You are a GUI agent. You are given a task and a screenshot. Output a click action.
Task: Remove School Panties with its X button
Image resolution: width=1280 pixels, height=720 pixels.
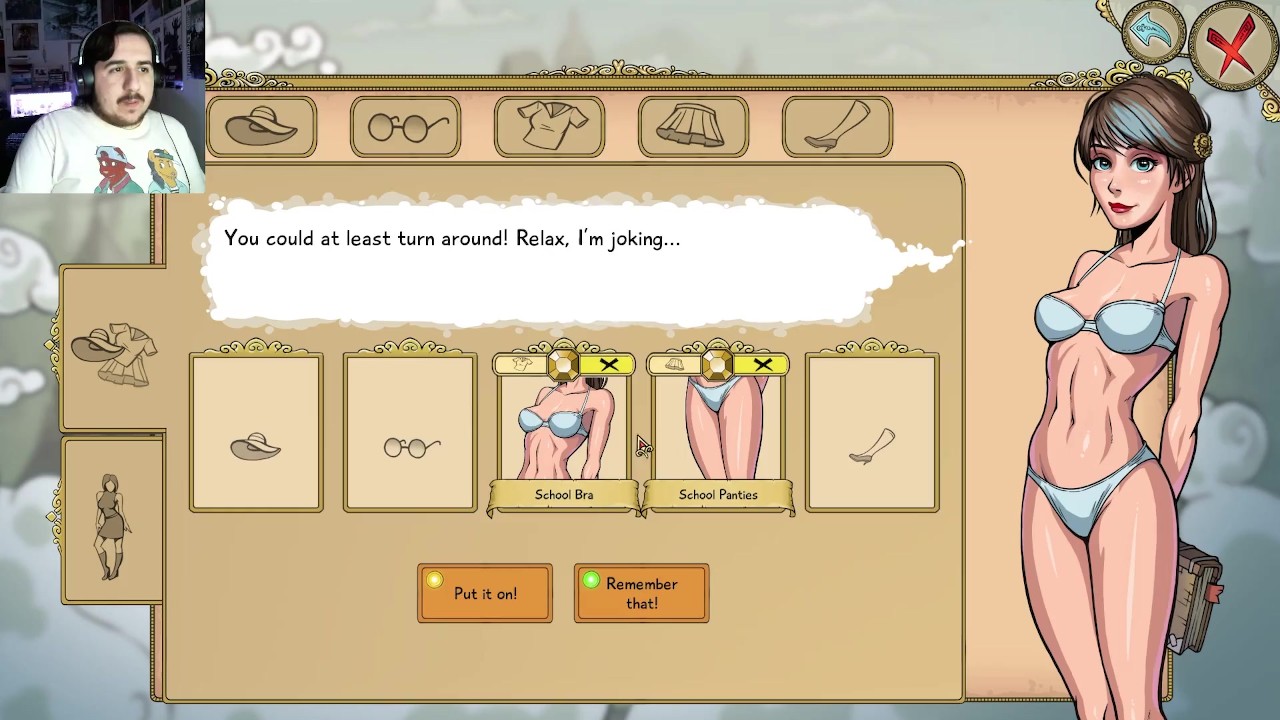pos(763,365)
